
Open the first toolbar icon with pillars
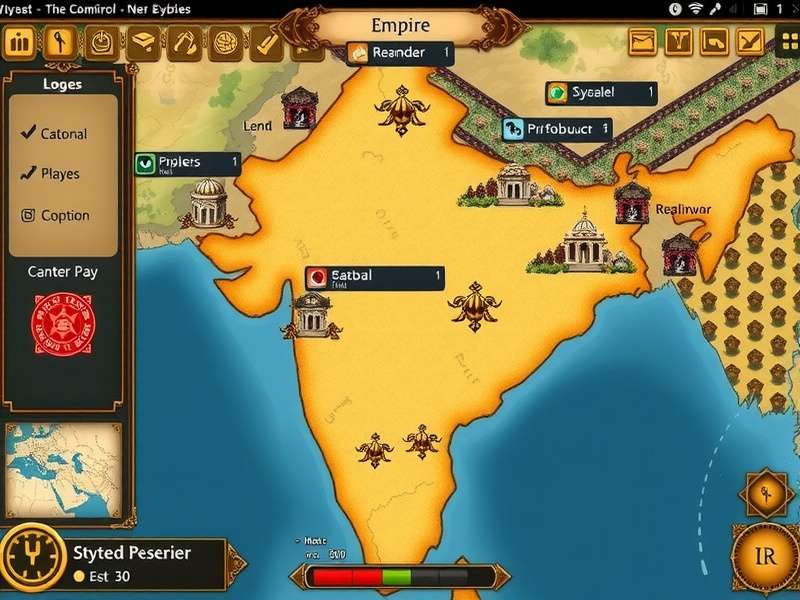pyautogui.click(x=20, y=42)
